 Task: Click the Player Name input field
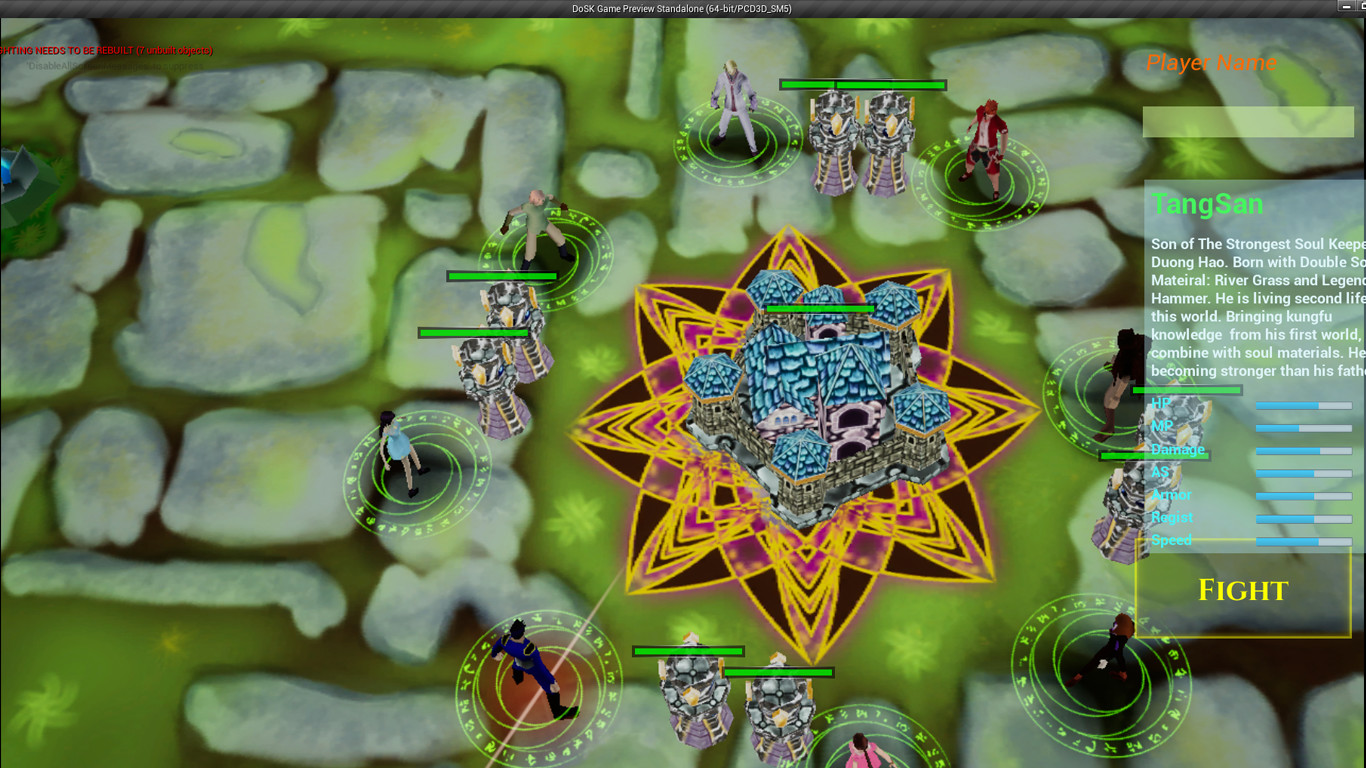pos(1248,120)
